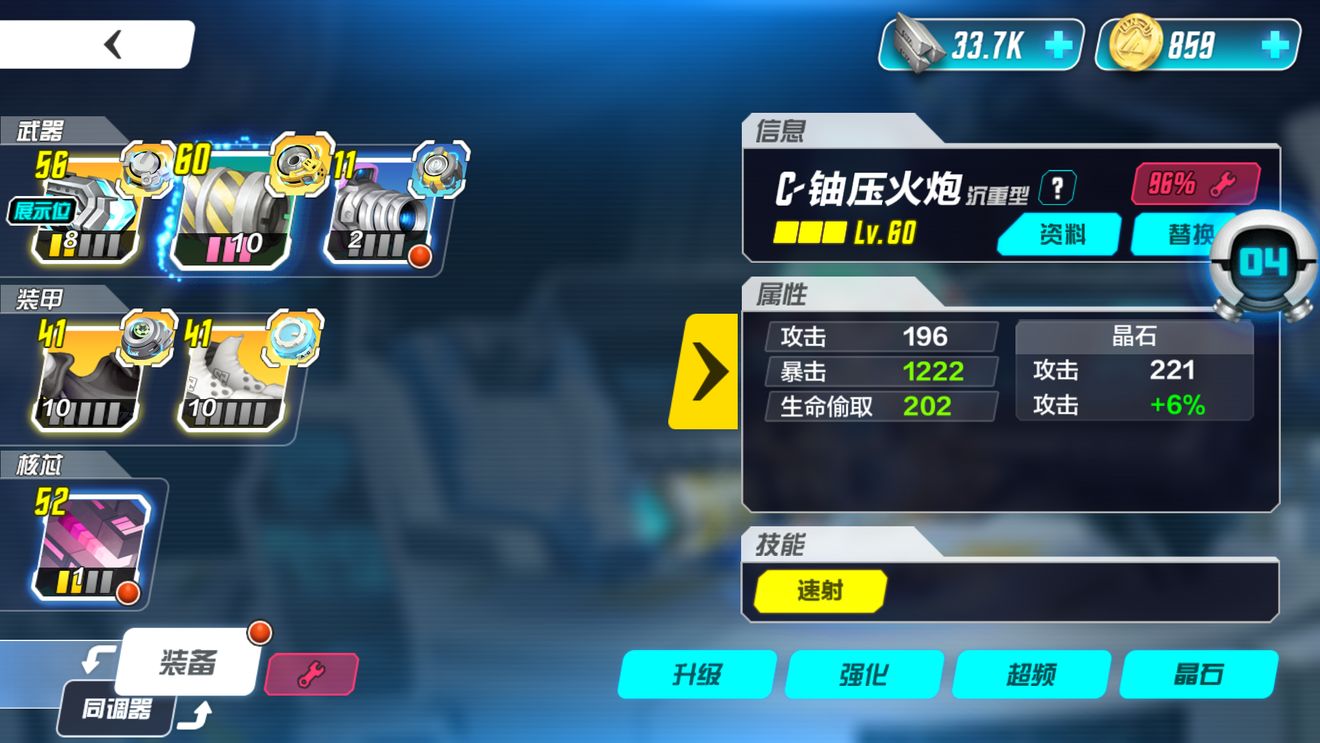The height and width of the screenshot is (743, 1320).
Task: Tap the yellow 速射 skill icon
Action: (x=818, y=592)
